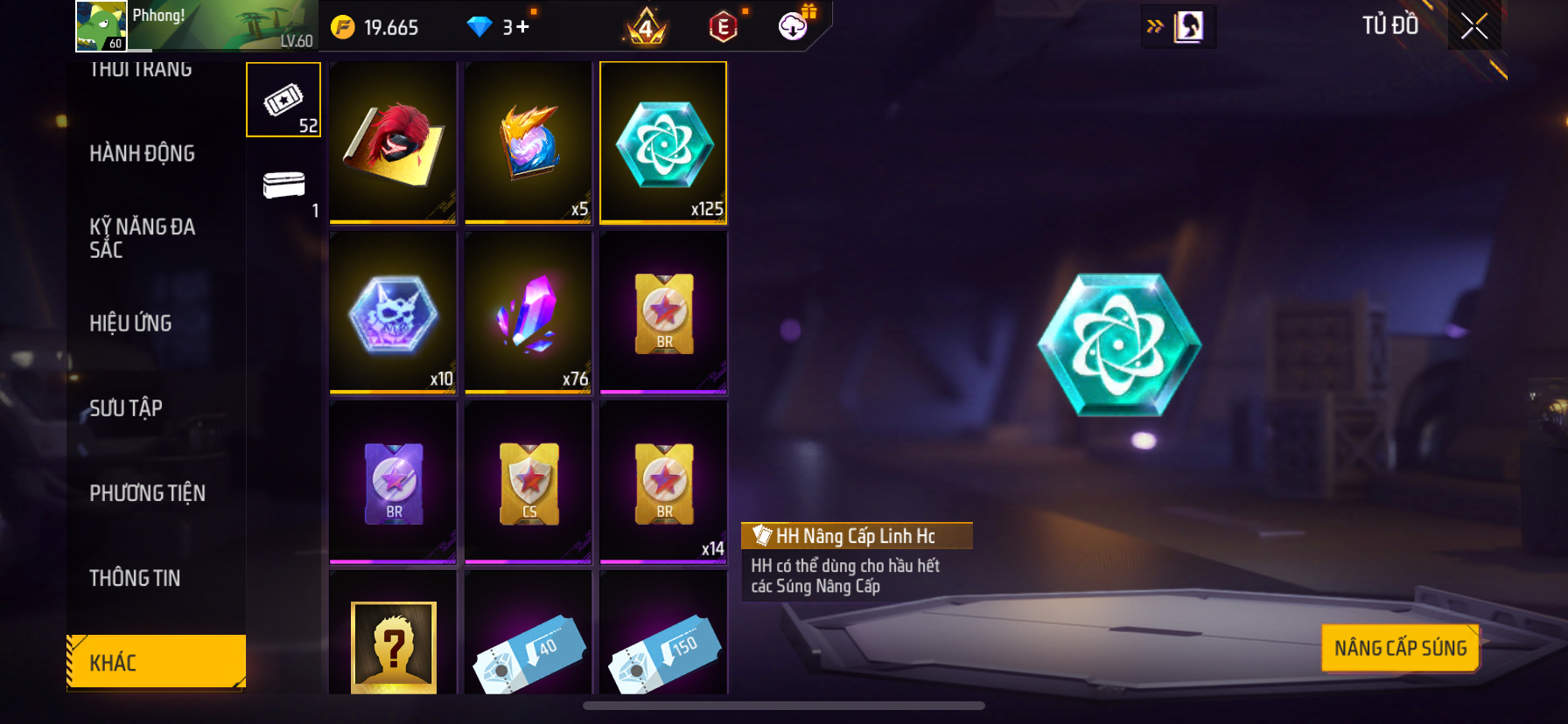Add diamonds with the plus button

(522, 27)
